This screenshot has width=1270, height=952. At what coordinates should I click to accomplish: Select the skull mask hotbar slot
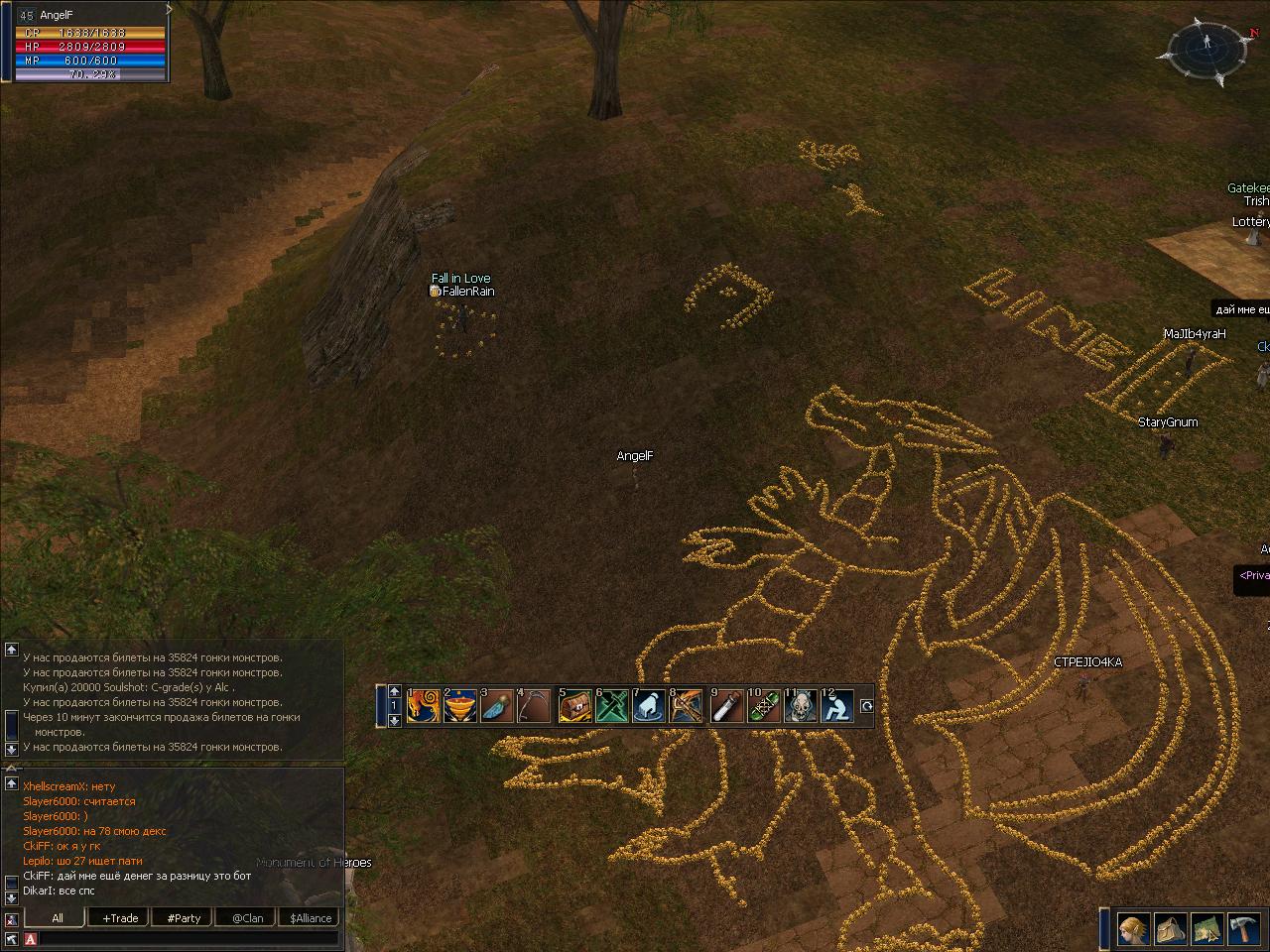pyautogui.click(x=801, y=706)
